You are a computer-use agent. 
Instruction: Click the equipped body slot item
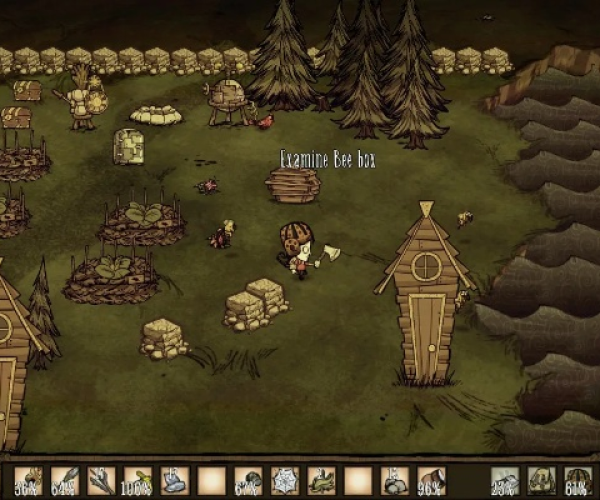pos(541,482)
